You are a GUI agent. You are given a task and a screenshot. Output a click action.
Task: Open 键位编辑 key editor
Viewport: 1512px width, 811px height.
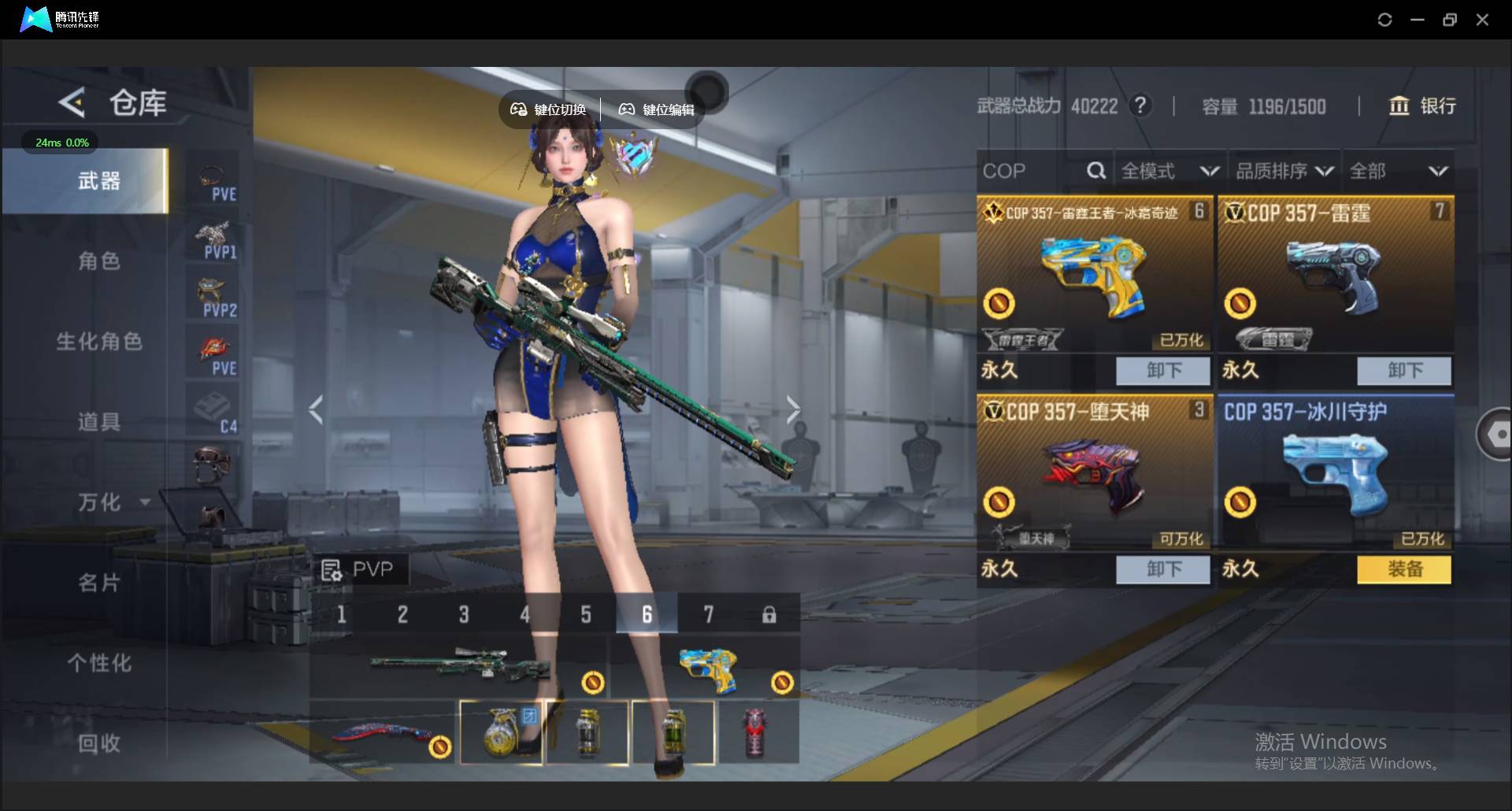[x=657, y=109]
